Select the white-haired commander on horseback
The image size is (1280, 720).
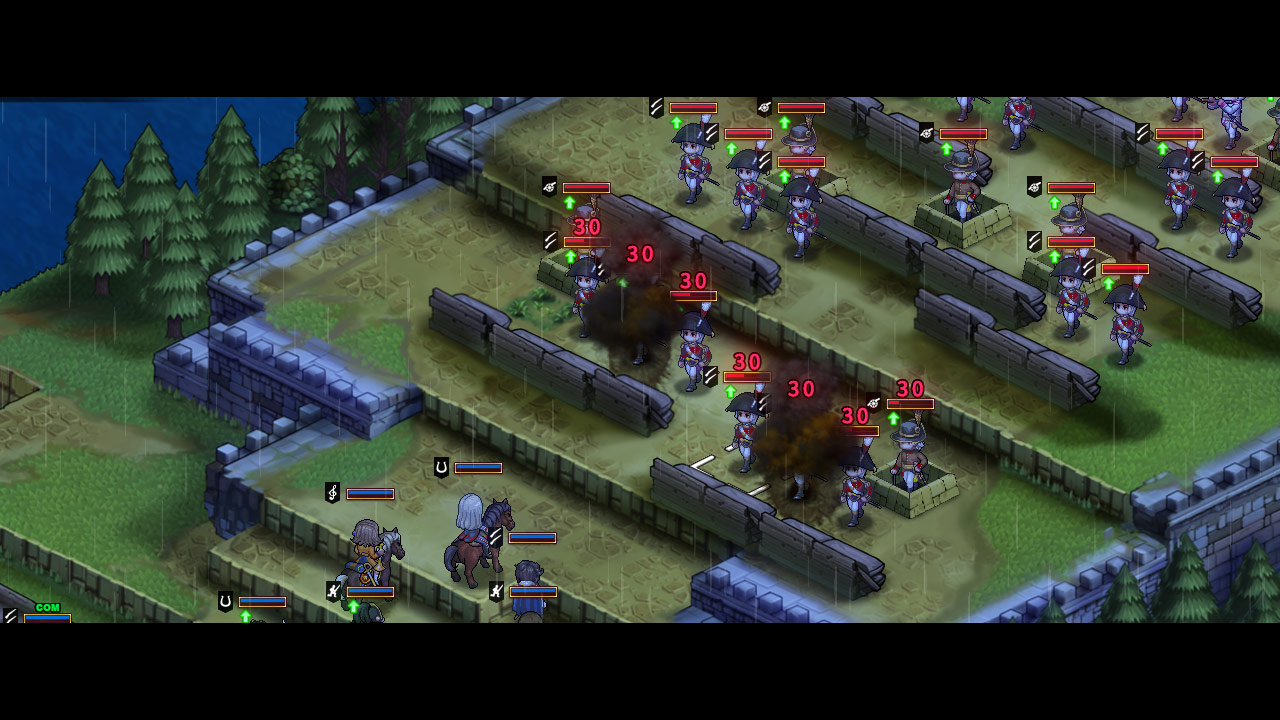coord(472,530)
